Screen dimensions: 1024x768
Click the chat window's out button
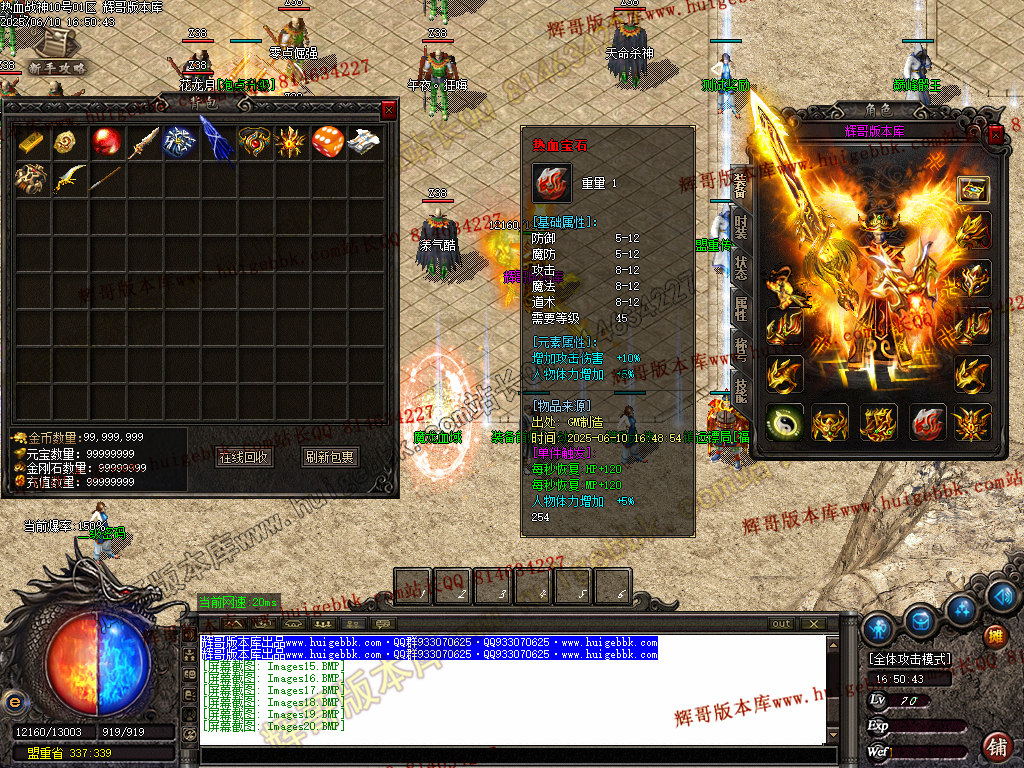click(x=781, y=624)
